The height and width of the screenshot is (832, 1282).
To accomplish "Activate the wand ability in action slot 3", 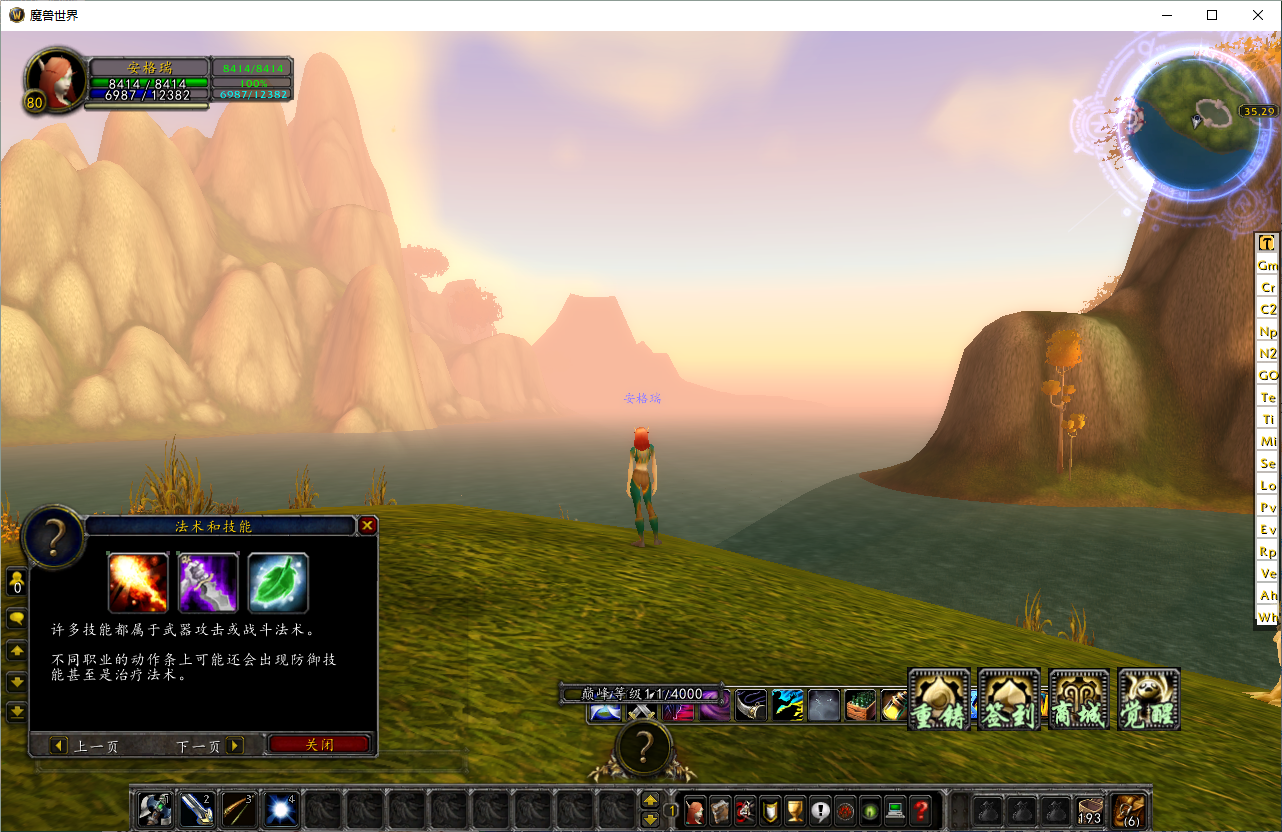I will pyautogui.click(x=239, y=809).
